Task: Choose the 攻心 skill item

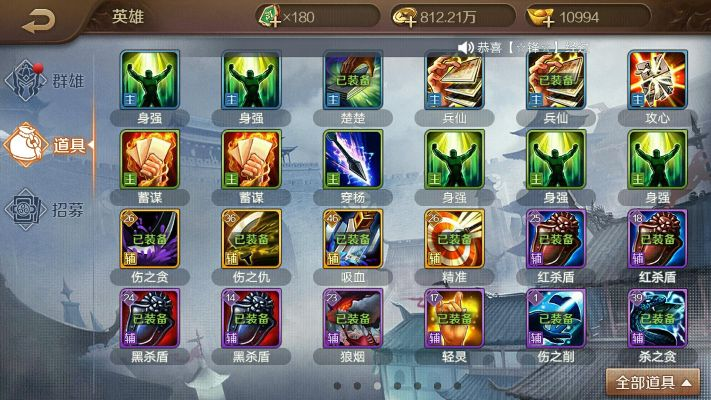Action: [657, 78]
